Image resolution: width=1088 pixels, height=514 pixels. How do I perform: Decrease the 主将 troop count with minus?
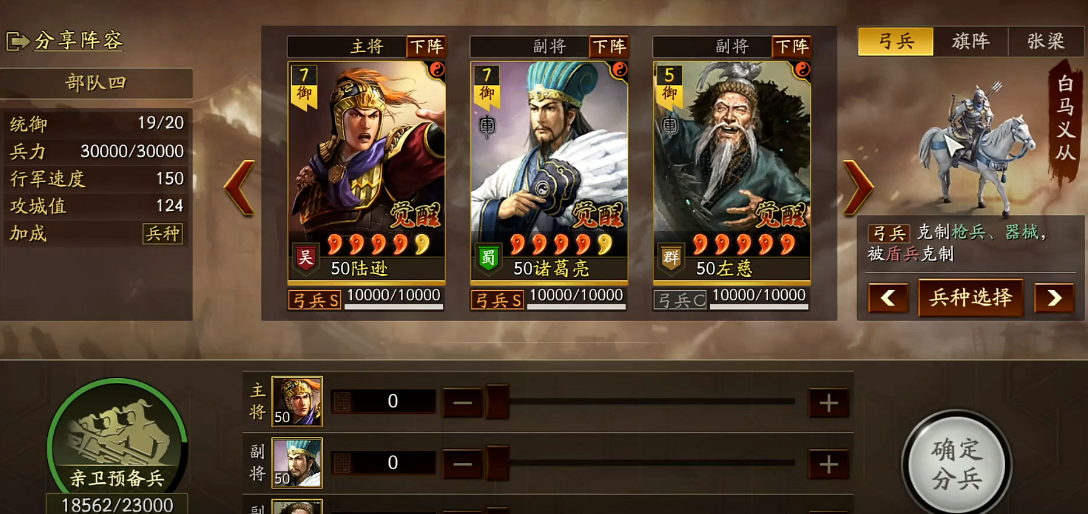point(462,403)
